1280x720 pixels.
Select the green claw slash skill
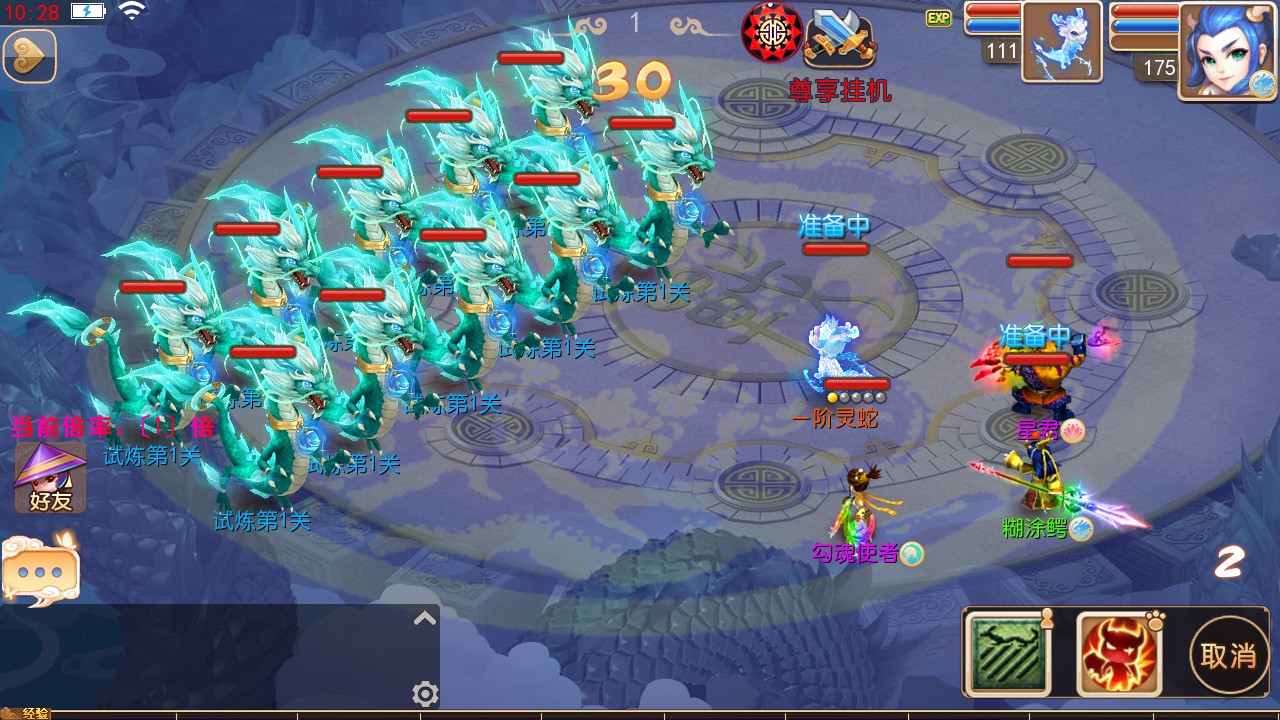pos(1008,654)
